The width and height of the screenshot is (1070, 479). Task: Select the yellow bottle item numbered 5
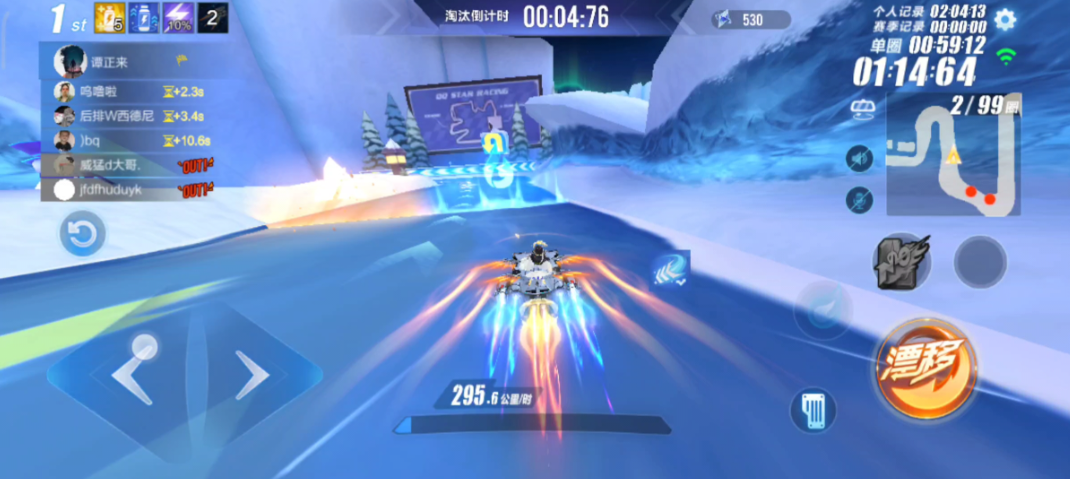click(109, 17)
